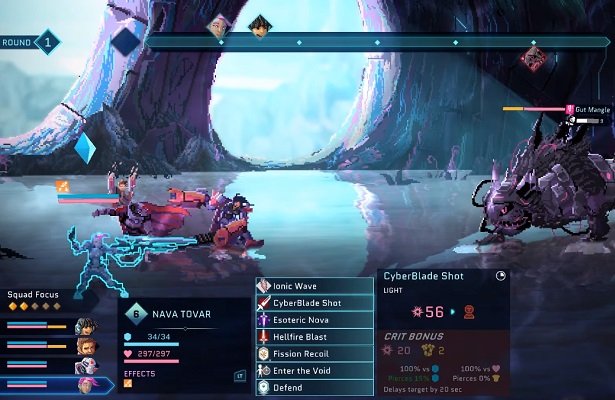615x400 pixels.
Task: Click the enemy creature marker on the timeline
Action: [x=534, y=58]
